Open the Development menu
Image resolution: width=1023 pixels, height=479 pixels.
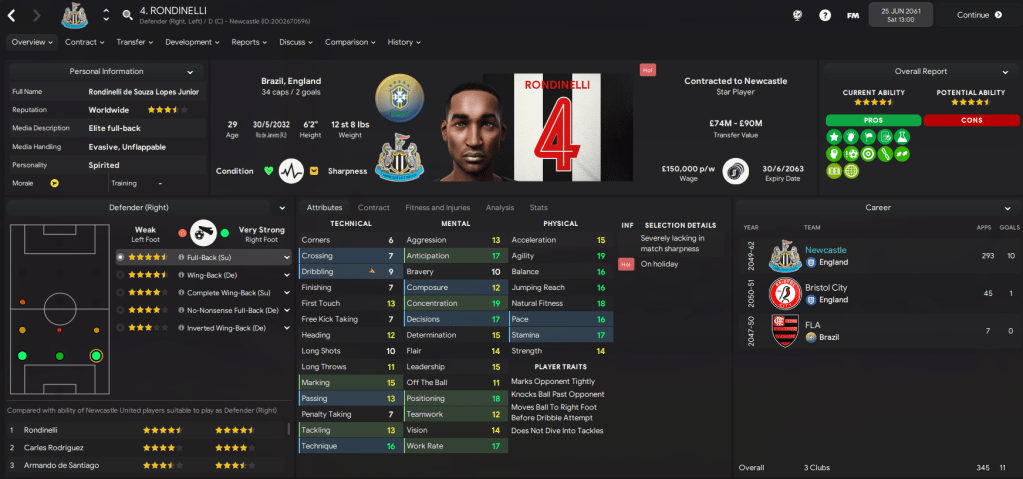(193, 42)
